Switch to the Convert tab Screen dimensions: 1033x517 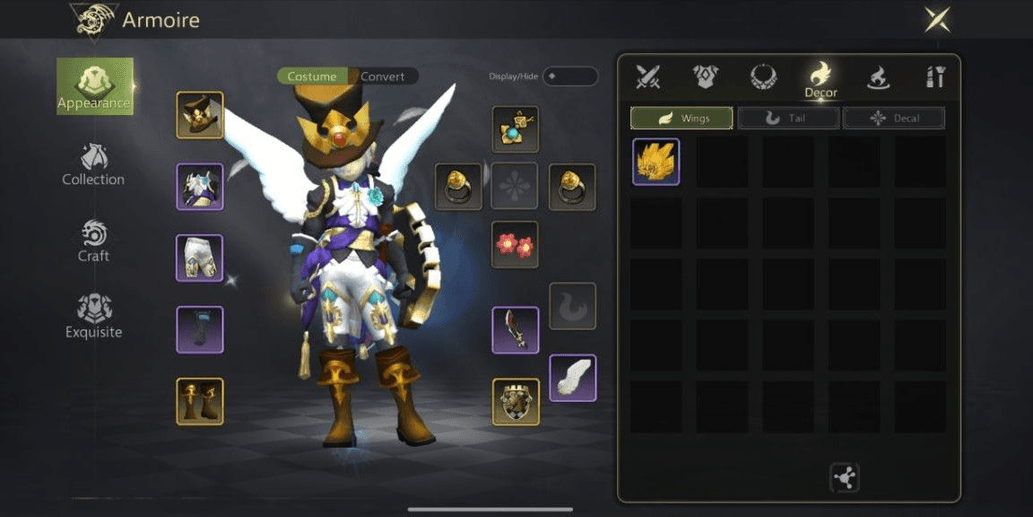[x=383, y=77]
